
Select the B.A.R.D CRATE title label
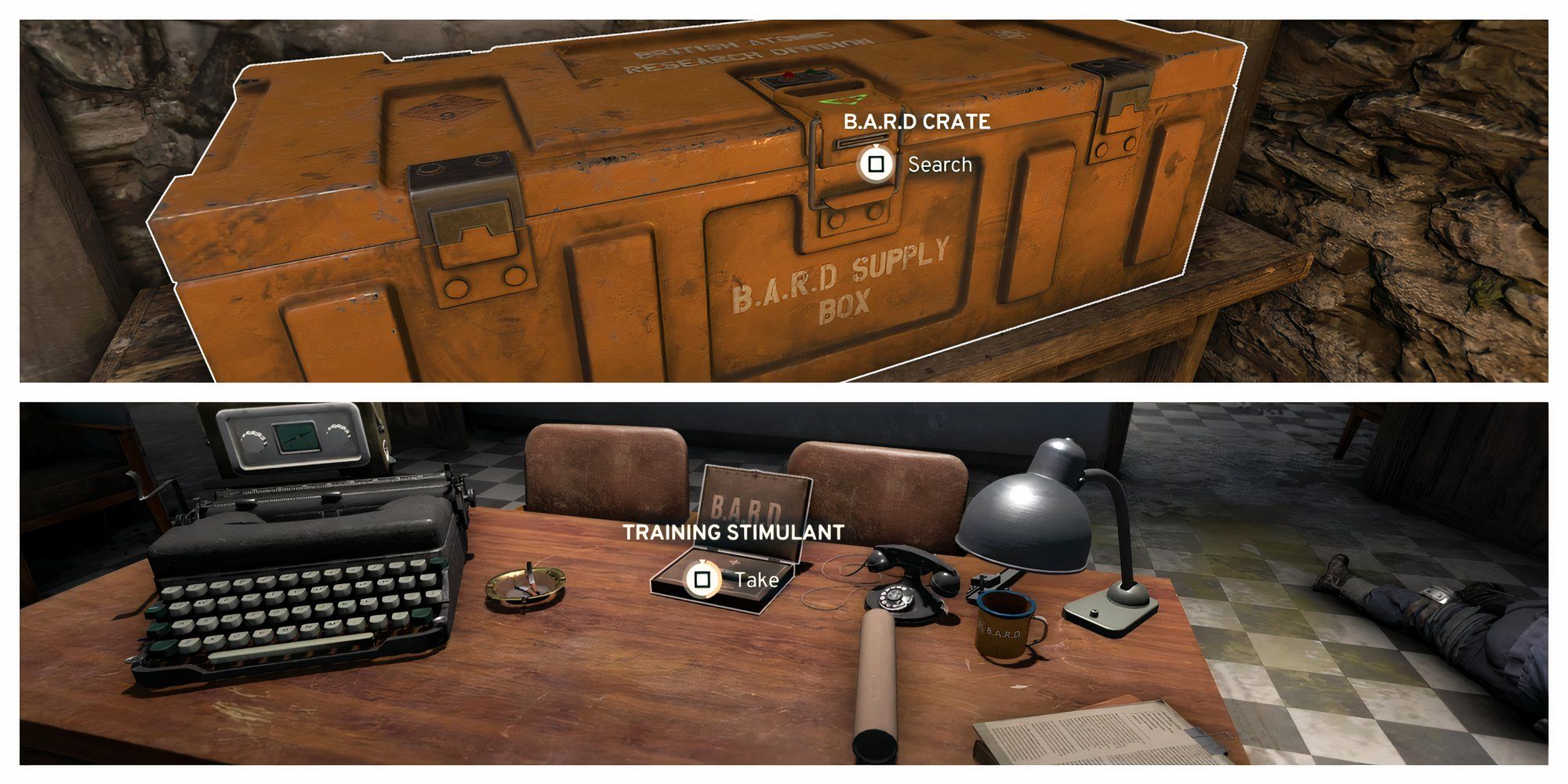click(x=916, y=122)
